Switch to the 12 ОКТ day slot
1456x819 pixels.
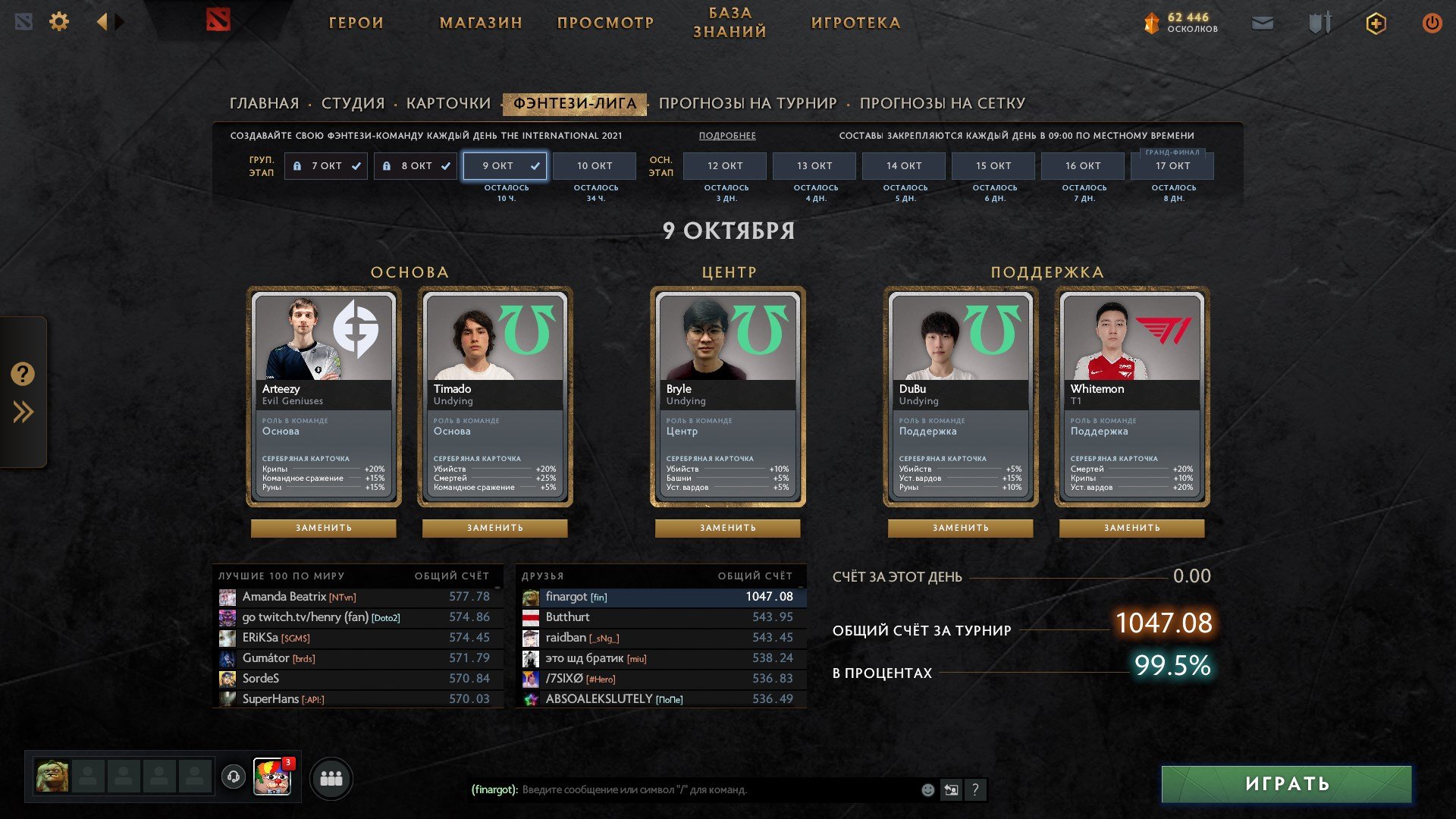tap(724, 165)
